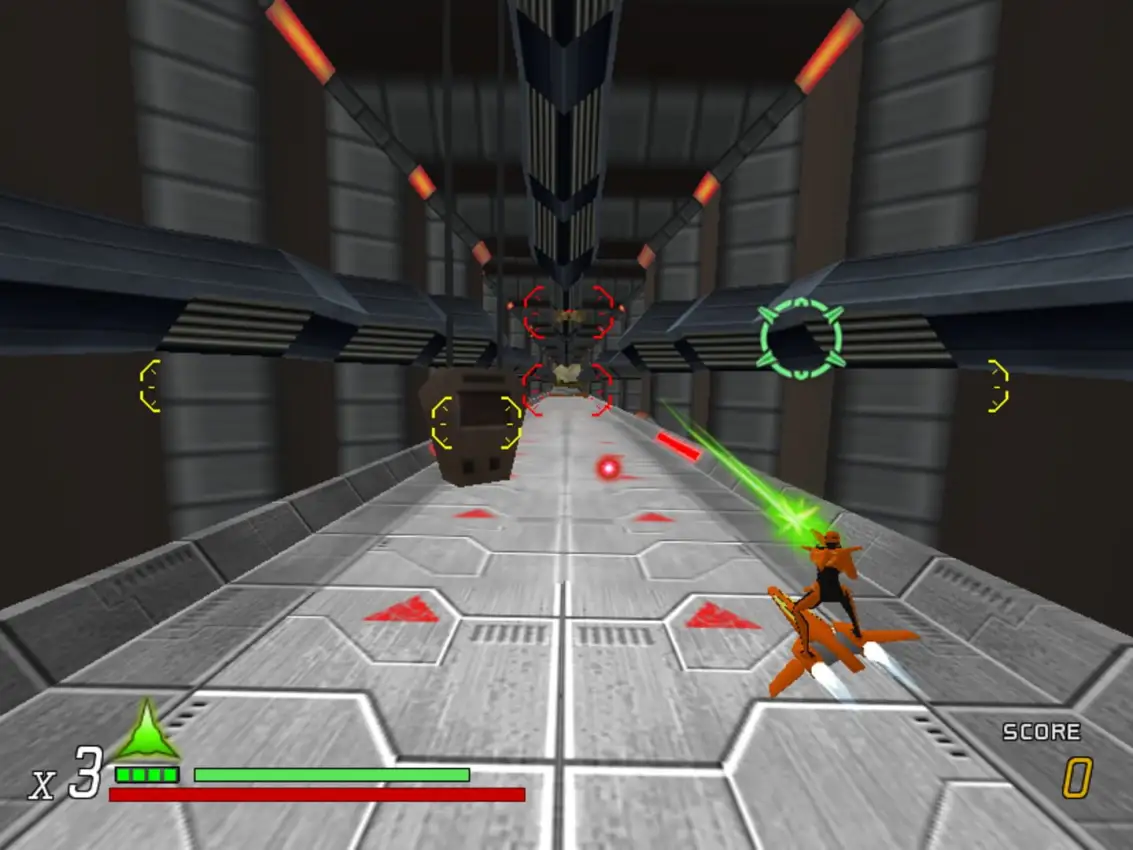The image size is (1133, 850).
Task: Click the green ship lives icon
Action: [x=146, y=731]
